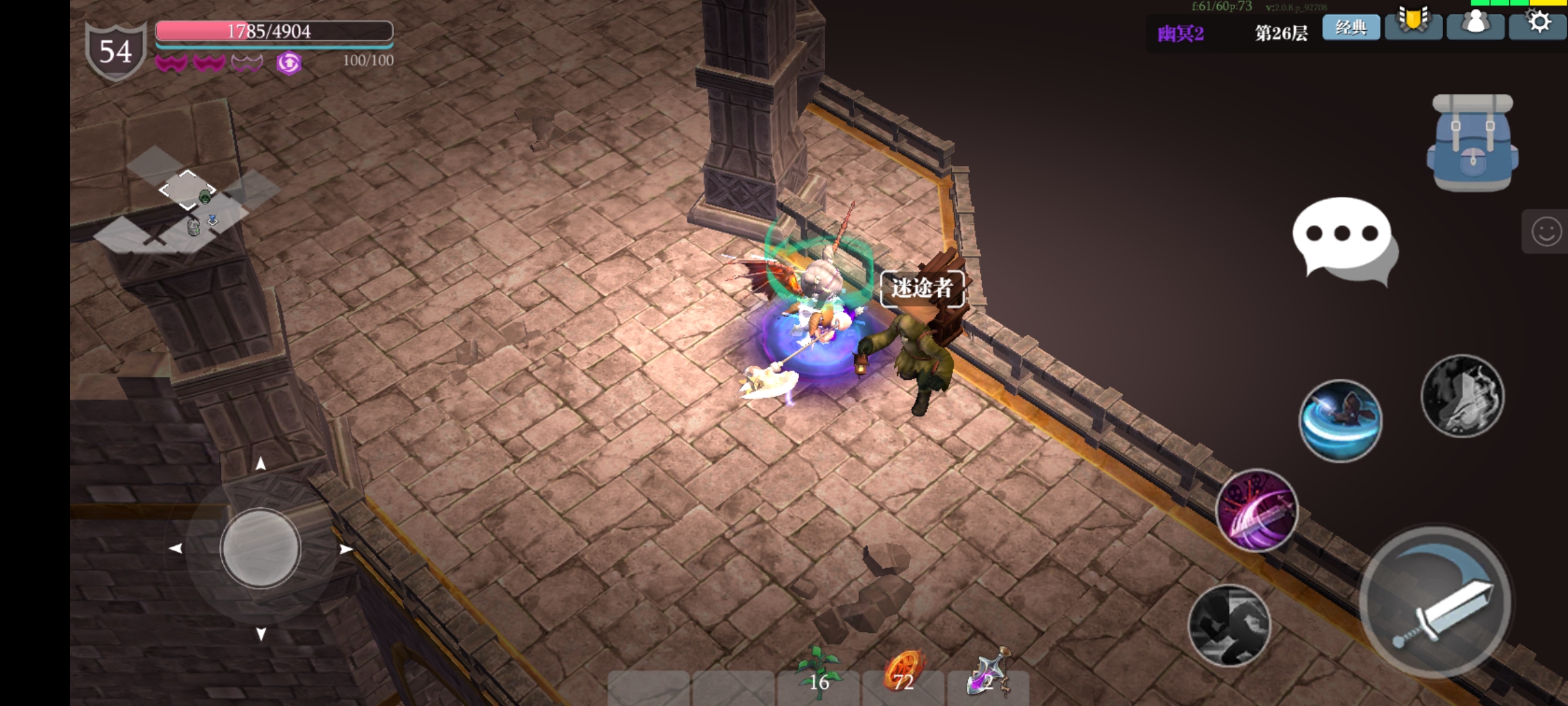Activate the grey wolf skill
Screen dimensions: 1568x706
pyautogui.click(x=1462, y=395)
